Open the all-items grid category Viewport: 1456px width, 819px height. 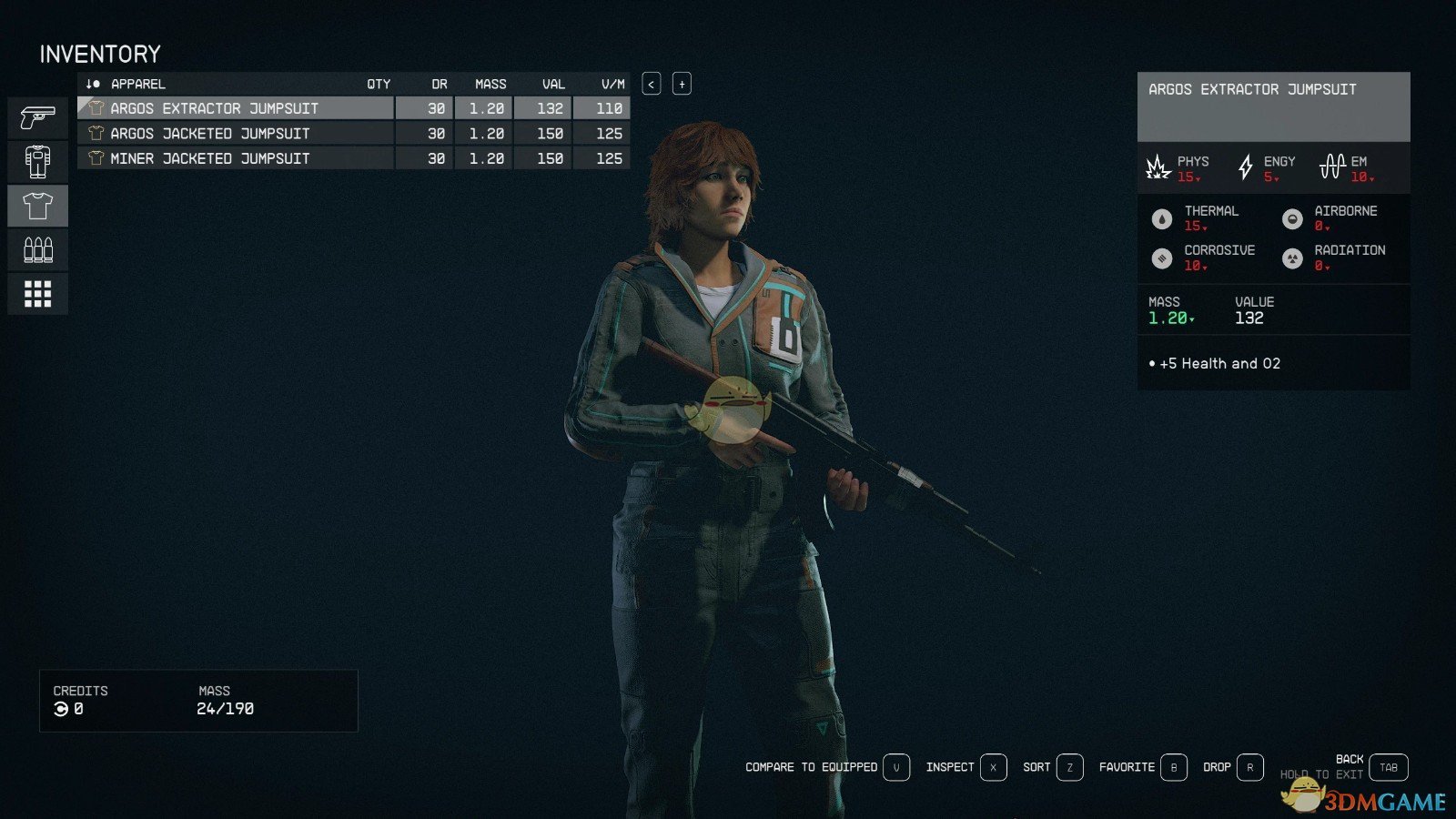point(37,294)
